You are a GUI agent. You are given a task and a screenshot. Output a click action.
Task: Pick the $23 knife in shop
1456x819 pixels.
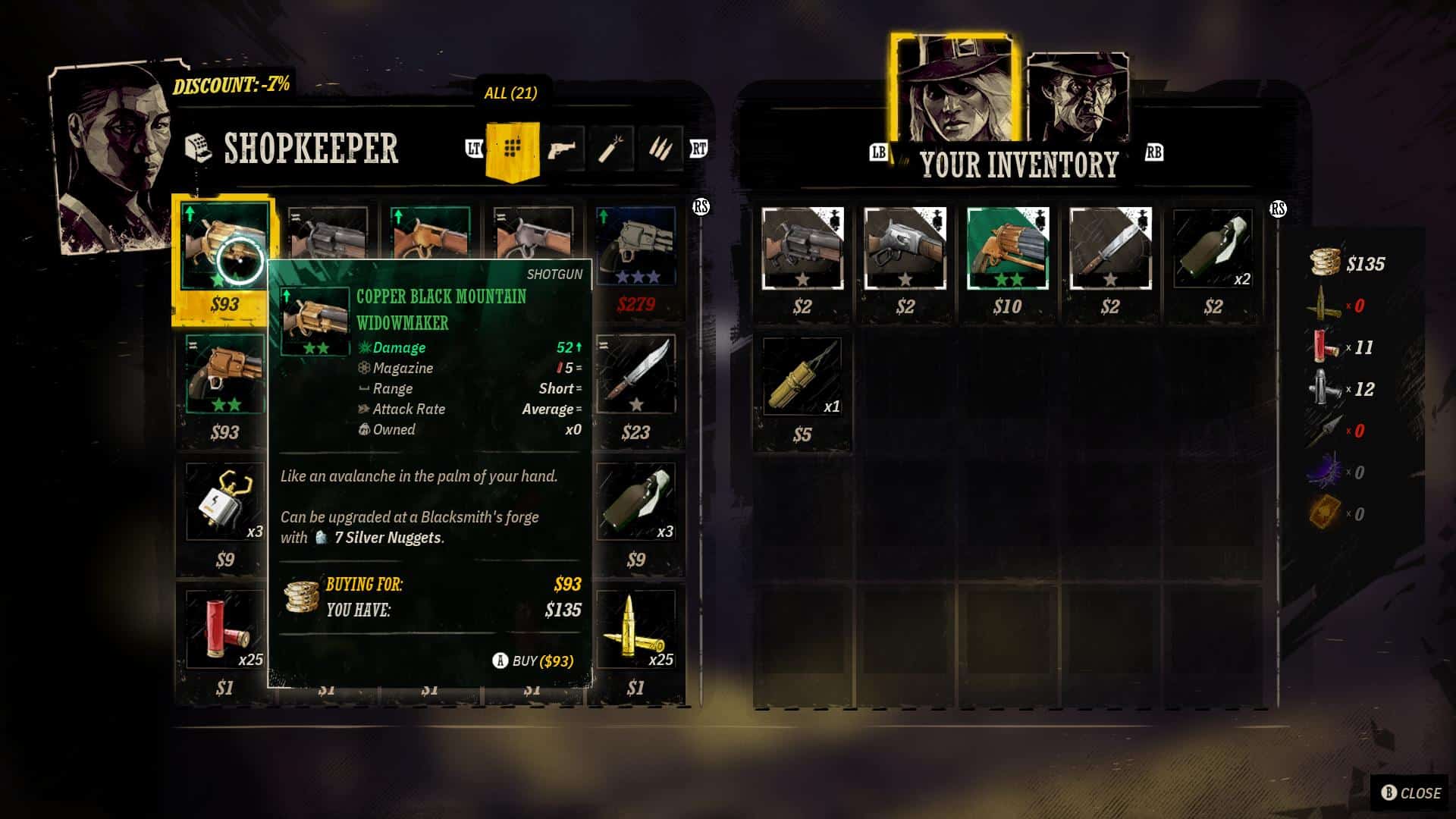click(635, 375)
